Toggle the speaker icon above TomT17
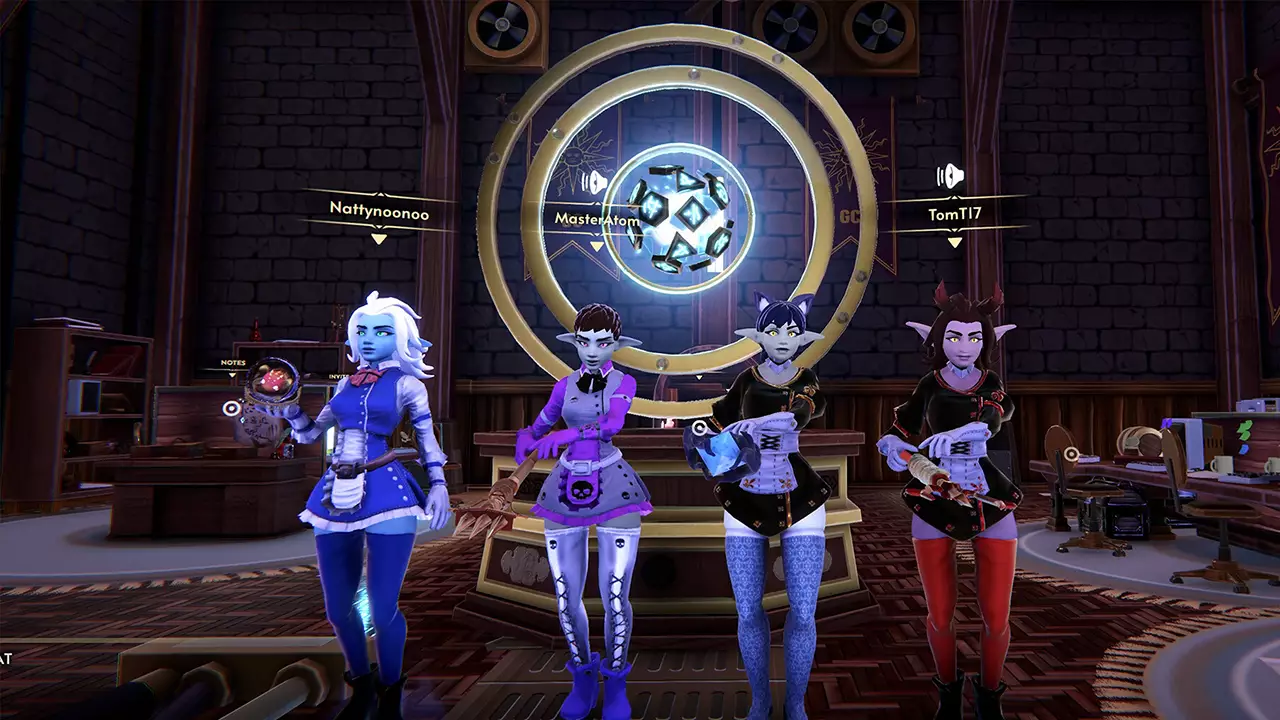This screenshot has height=720, width=1280. [949, 177]
